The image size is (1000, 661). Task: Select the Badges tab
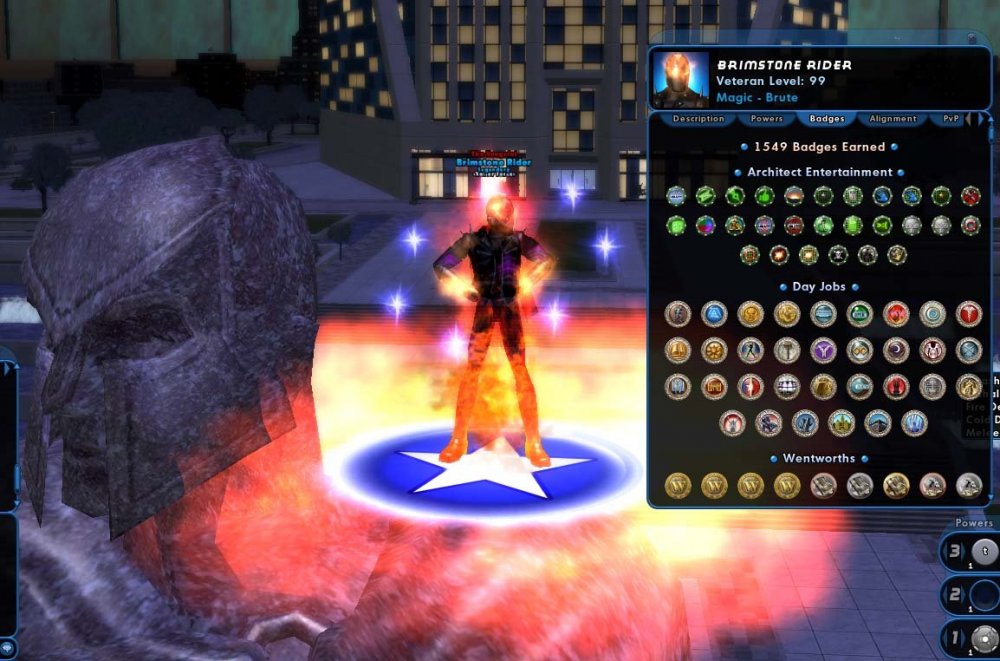[x=827, y=119]
